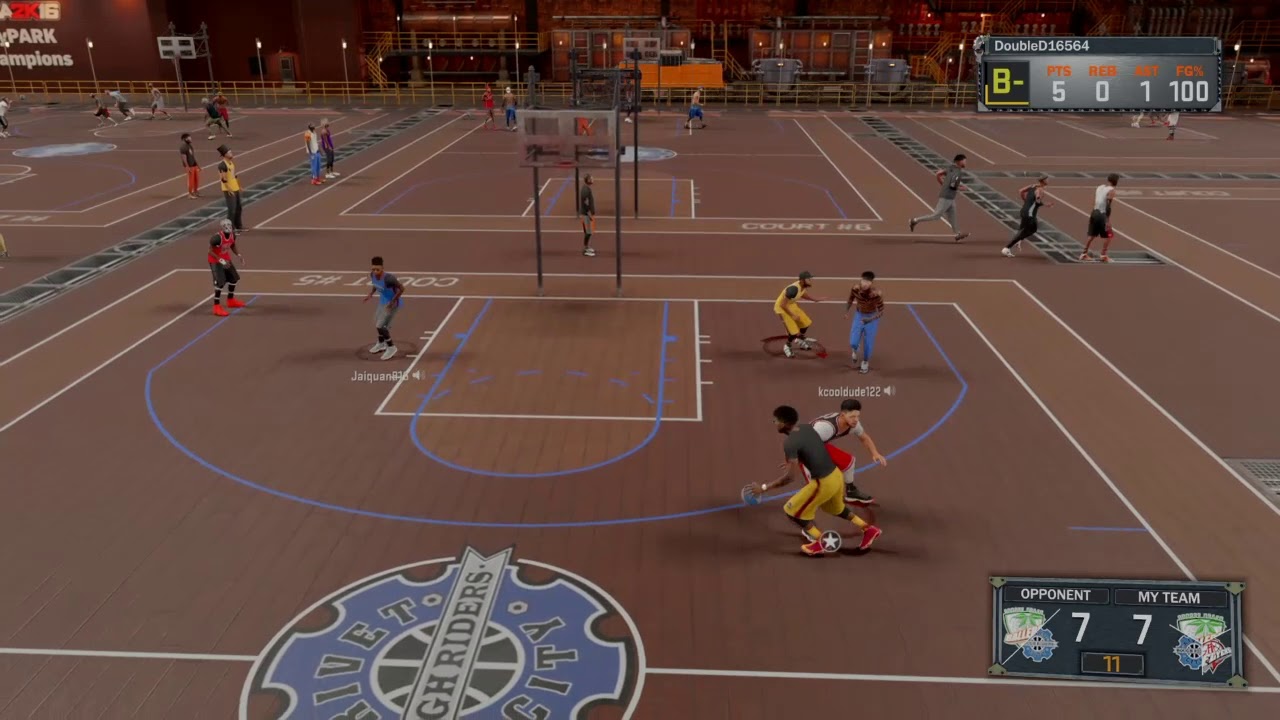Click the speaker icon beside kcooldude122
1280x720 pixels.
tap(889, 391)
